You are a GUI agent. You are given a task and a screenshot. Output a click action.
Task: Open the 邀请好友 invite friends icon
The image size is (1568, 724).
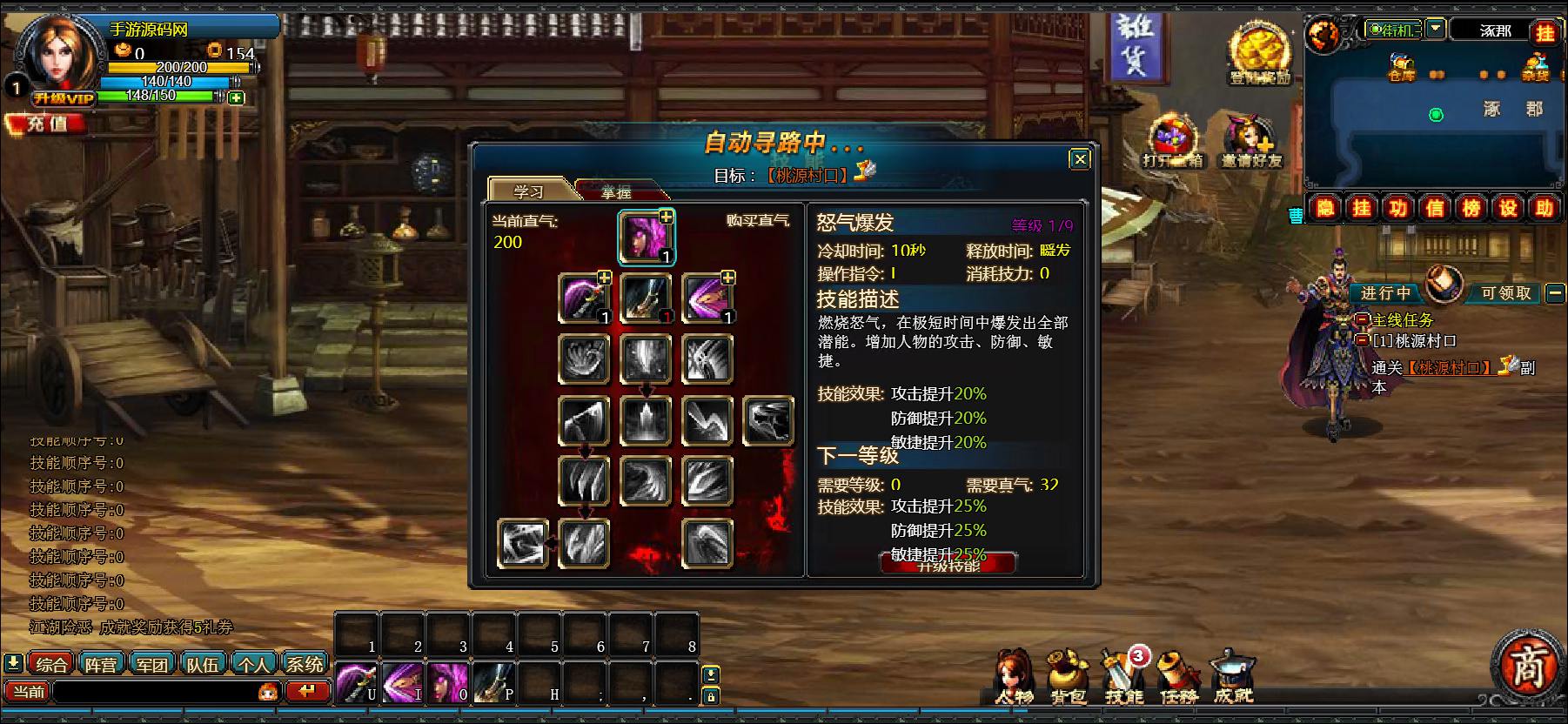pos(1250,141)
